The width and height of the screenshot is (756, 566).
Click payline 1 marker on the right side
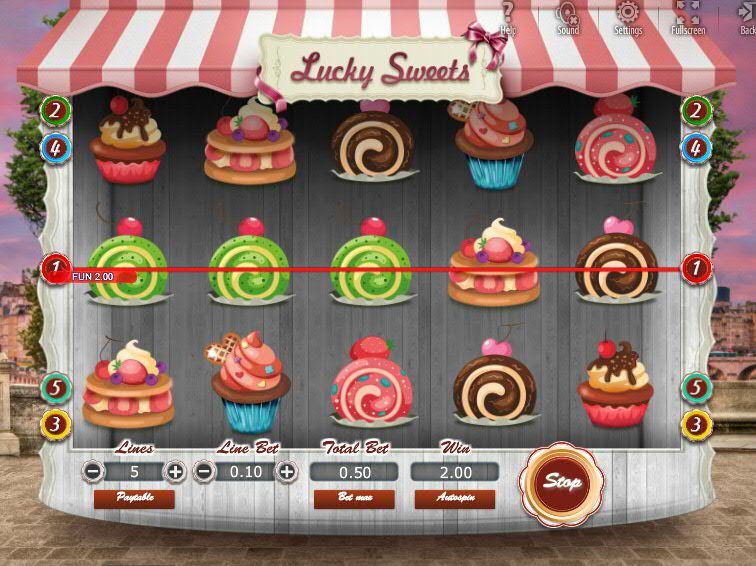[x=696, y=268]
